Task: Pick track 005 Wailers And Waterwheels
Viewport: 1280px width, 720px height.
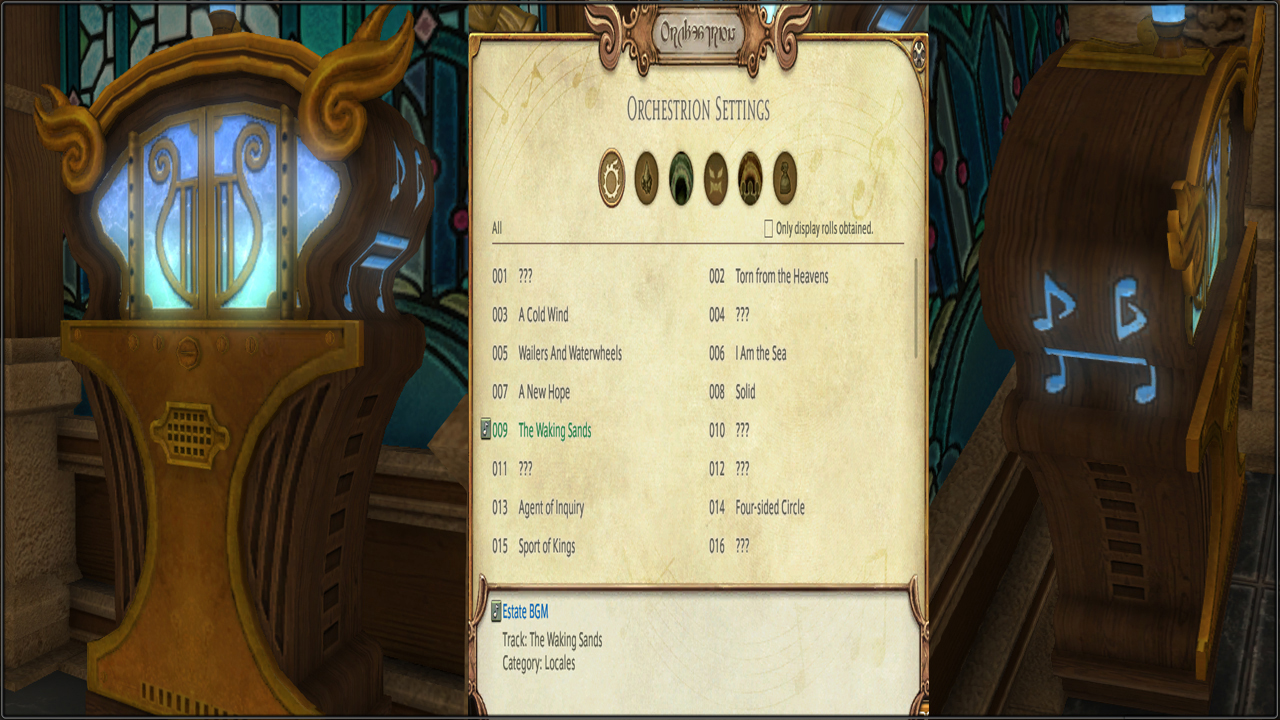Action: (x=569, y=354)
